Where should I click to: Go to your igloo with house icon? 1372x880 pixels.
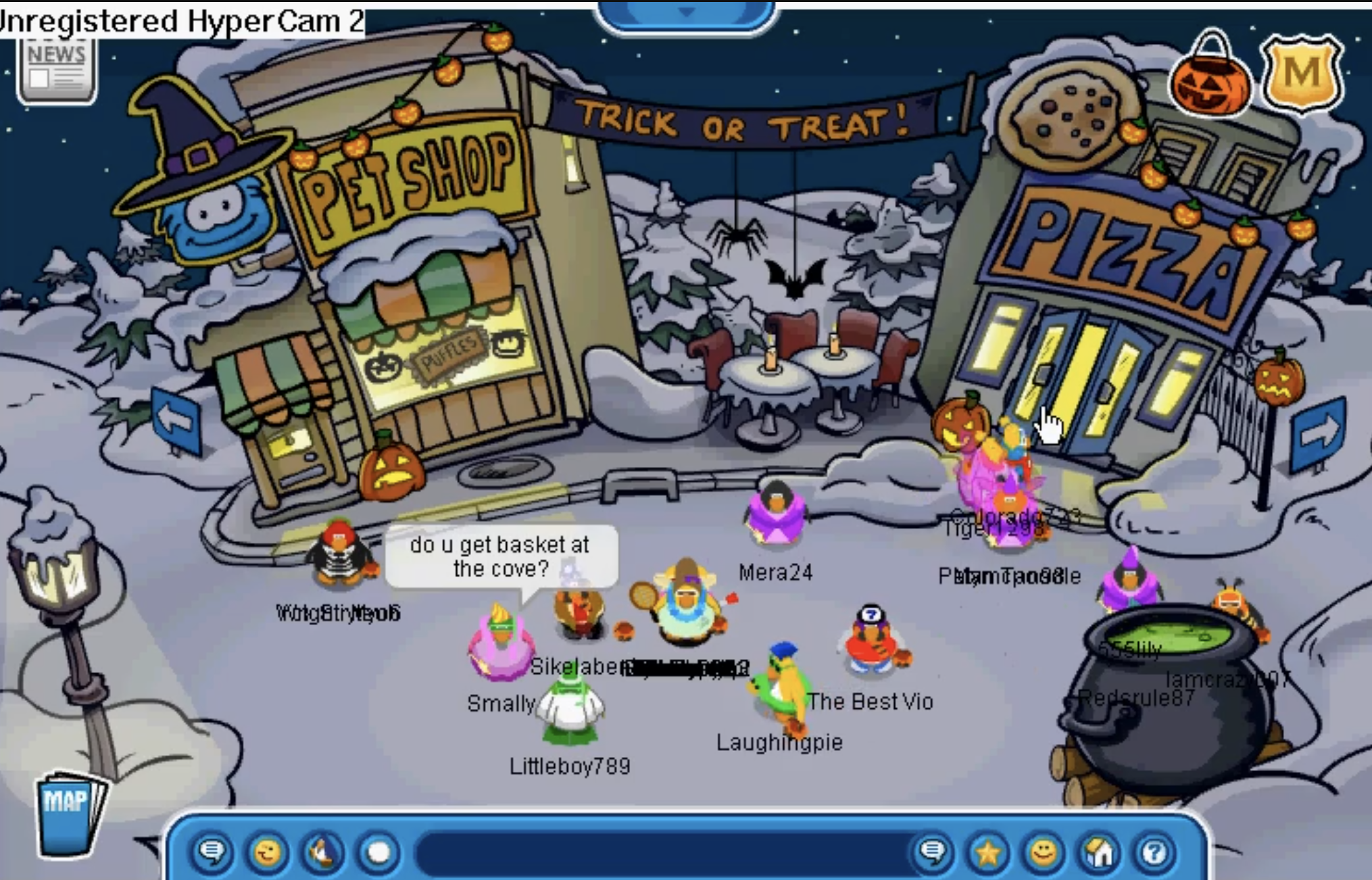1099,852
